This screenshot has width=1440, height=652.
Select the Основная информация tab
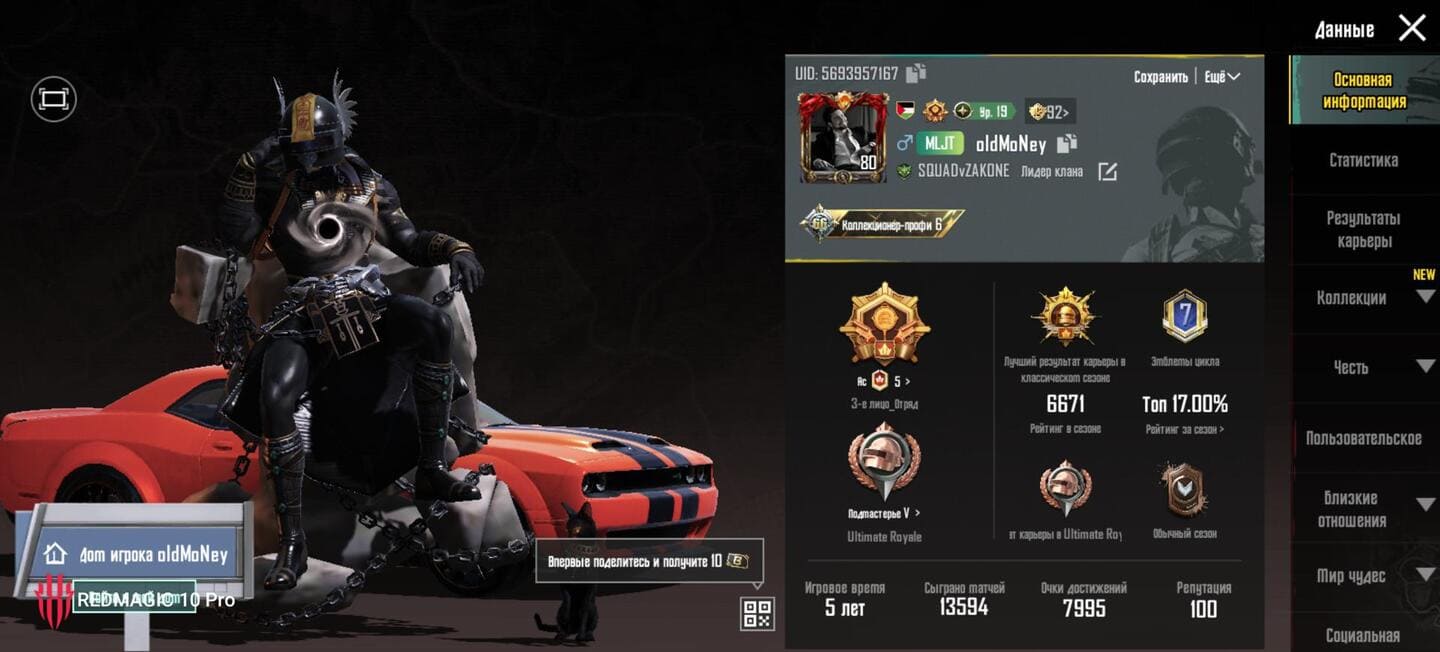1363,90
